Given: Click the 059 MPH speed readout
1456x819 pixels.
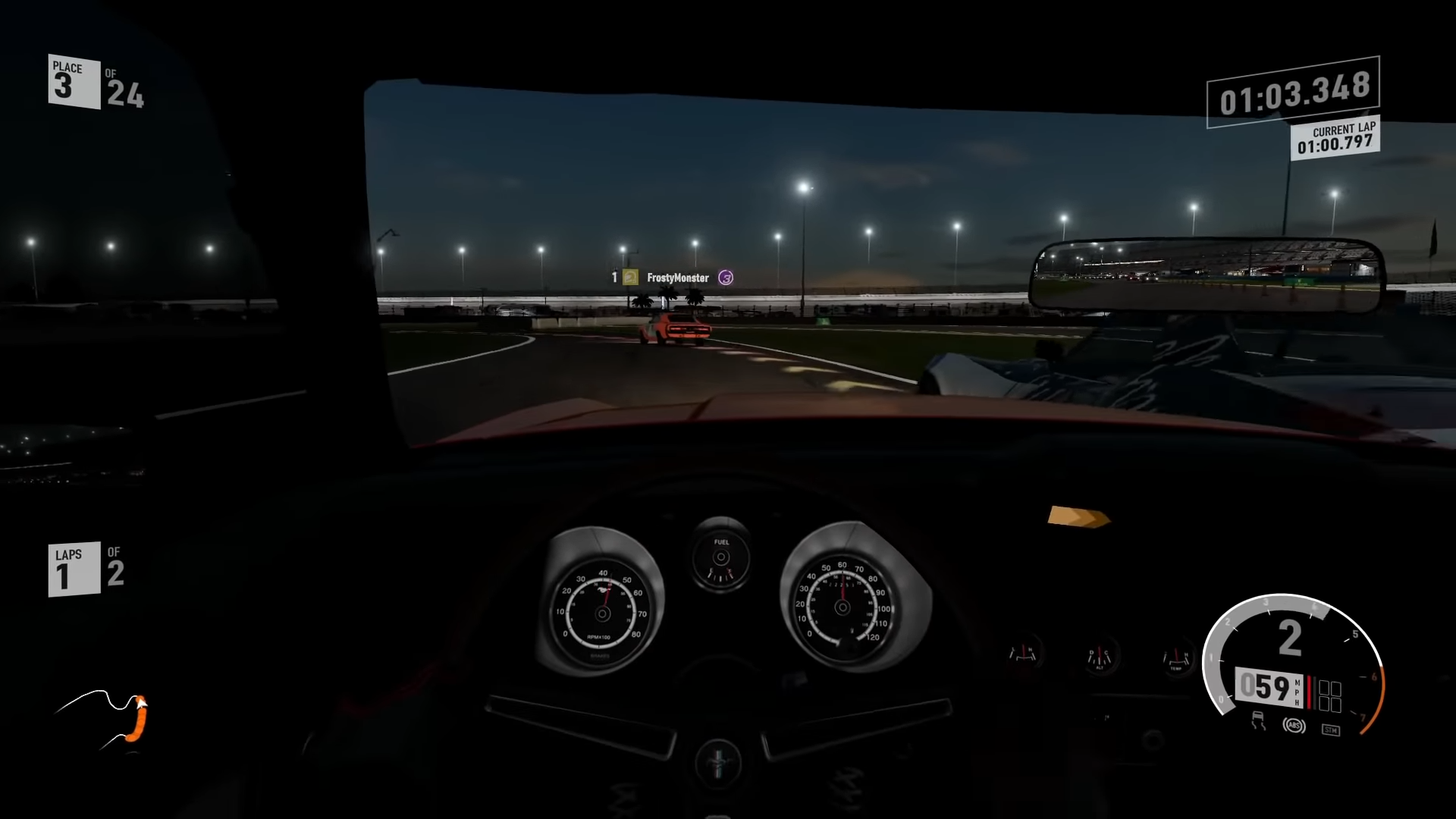Looking at the screenshot, I should 1267,689.
